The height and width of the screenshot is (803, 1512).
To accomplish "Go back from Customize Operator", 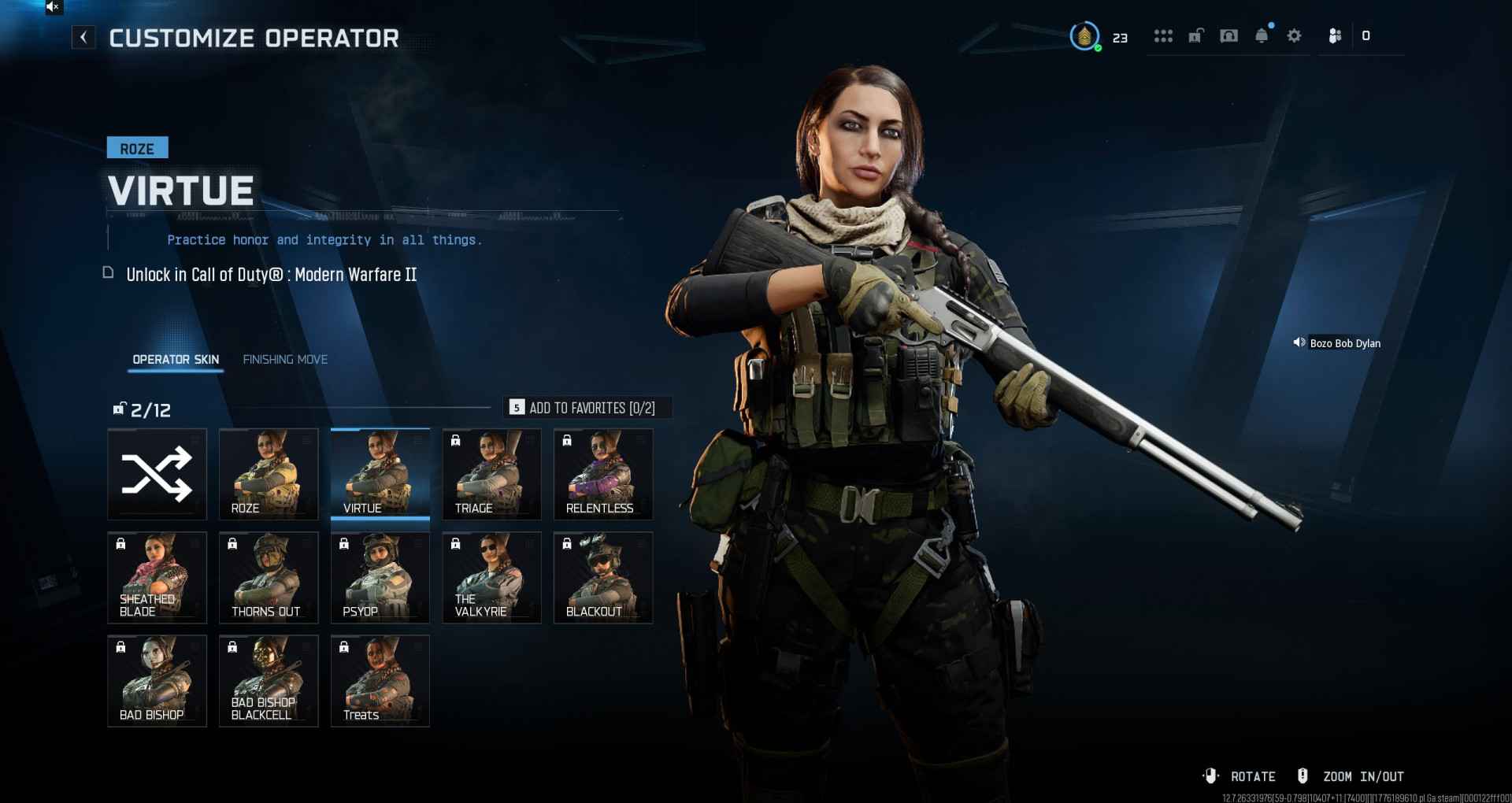I will click(83, 37).
